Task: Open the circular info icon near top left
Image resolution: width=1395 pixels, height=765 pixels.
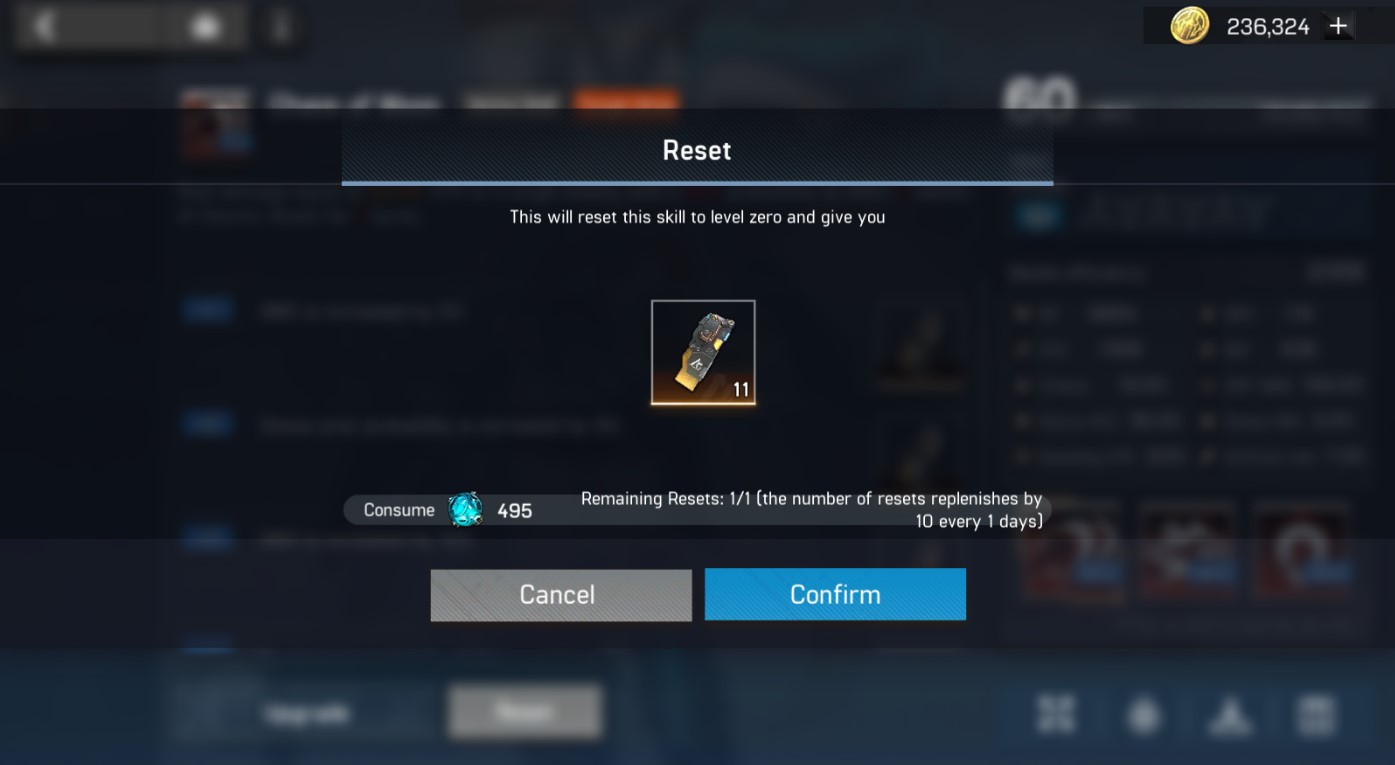Action: [281, 28]
